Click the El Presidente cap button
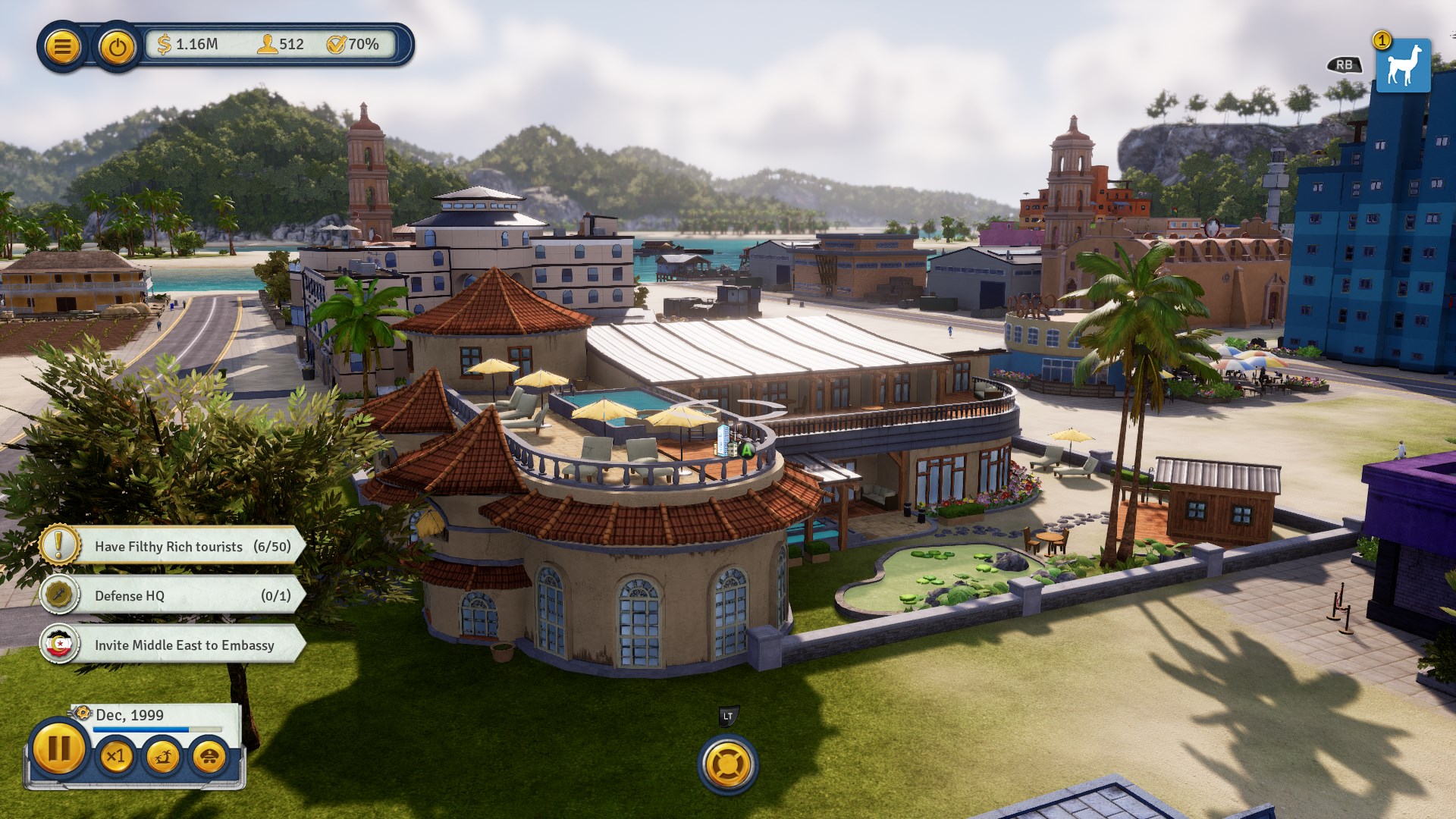The height and width of the screenshot is (819, 1456). point(209,756)
